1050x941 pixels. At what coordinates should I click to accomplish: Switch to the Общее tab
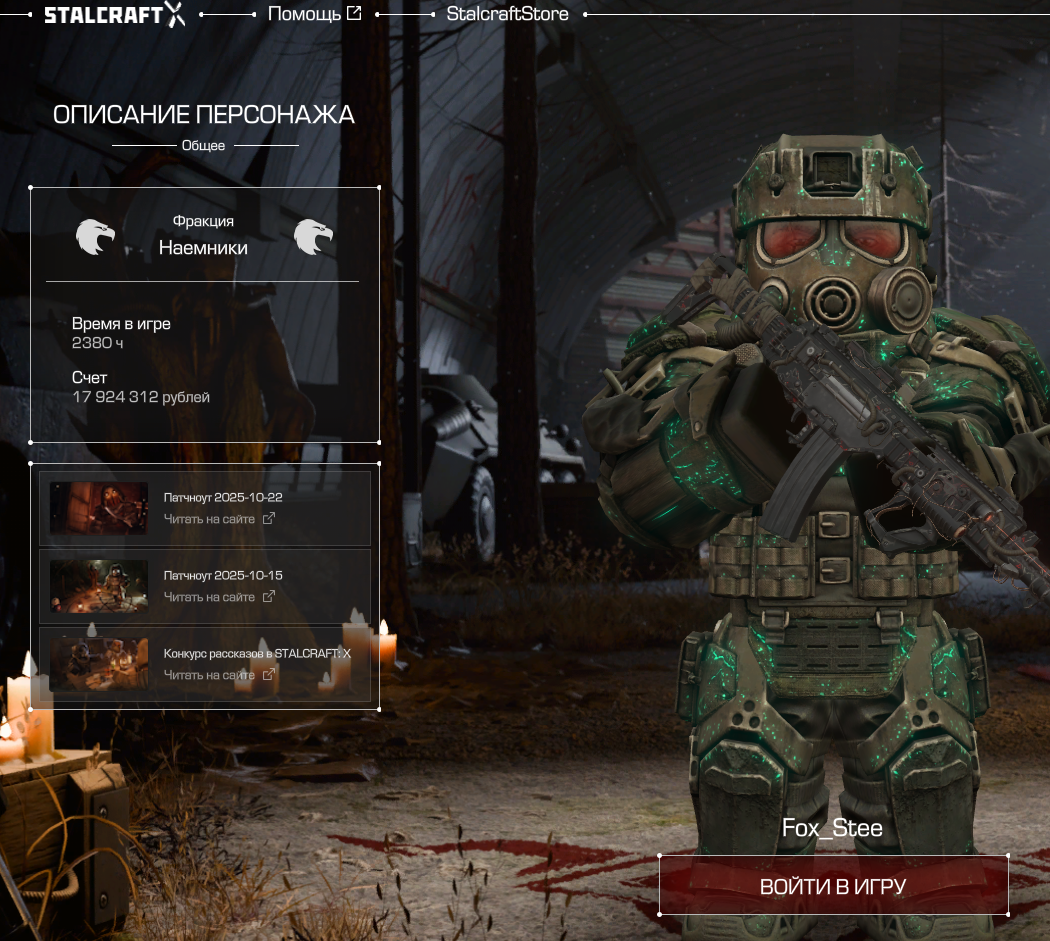(203, 146)
